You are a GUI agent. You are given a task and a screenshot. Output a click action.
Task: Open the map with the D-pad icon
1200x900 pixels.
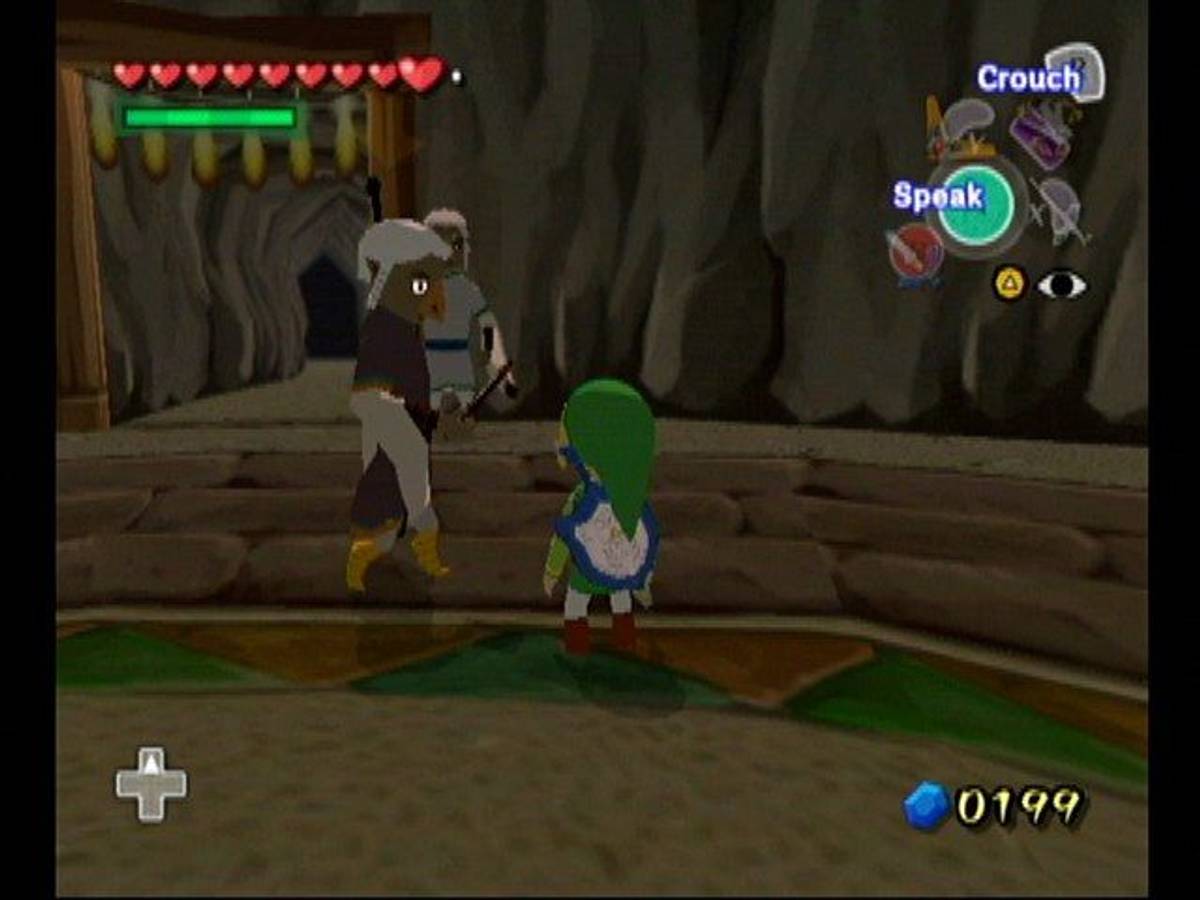click(x=151, y=784)
